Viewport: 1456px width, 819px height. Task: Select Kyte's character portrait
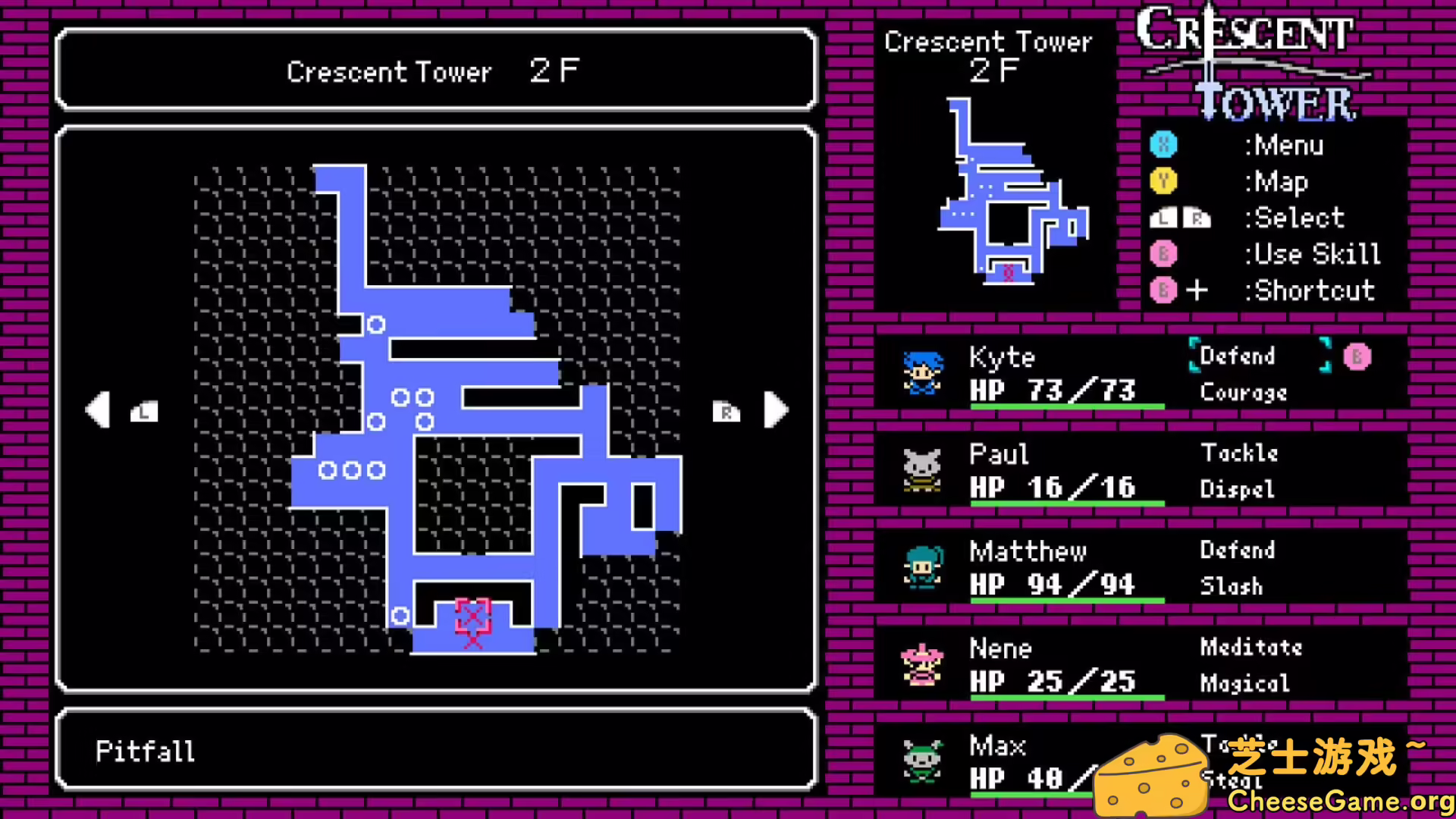[x=921, y=372]
